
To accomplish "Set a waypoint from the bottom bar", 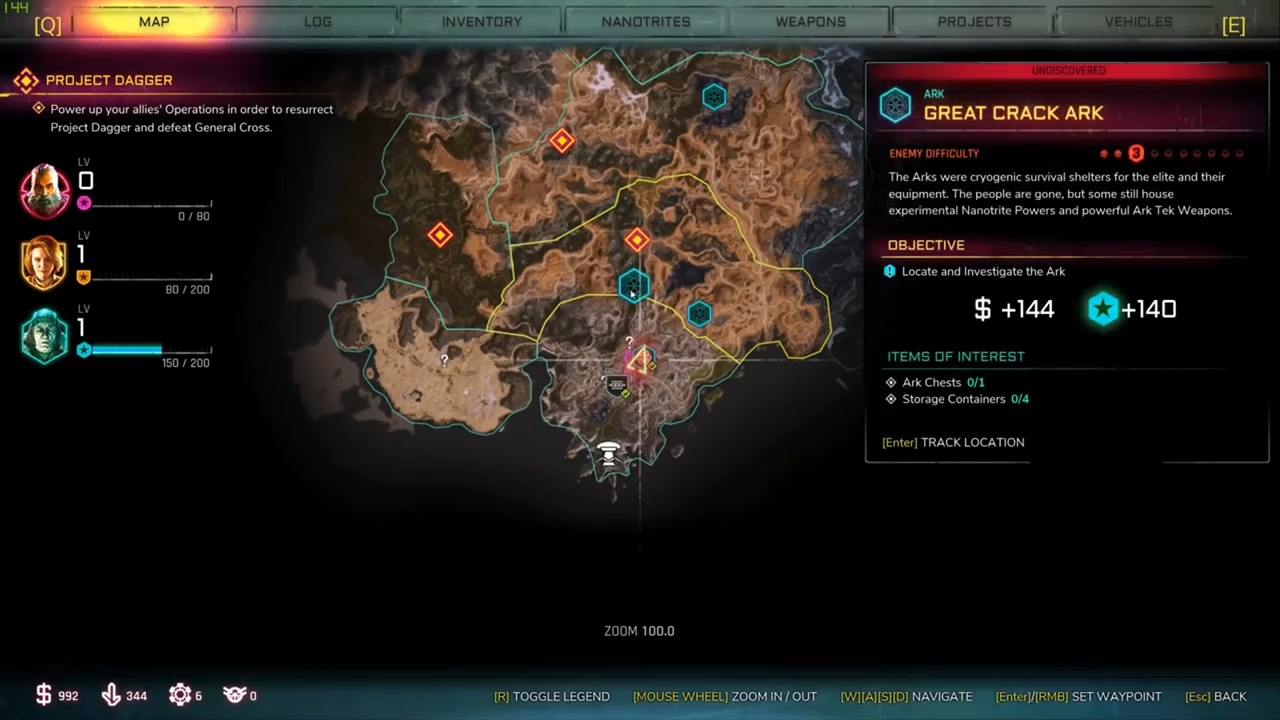I will (1078, 696).
